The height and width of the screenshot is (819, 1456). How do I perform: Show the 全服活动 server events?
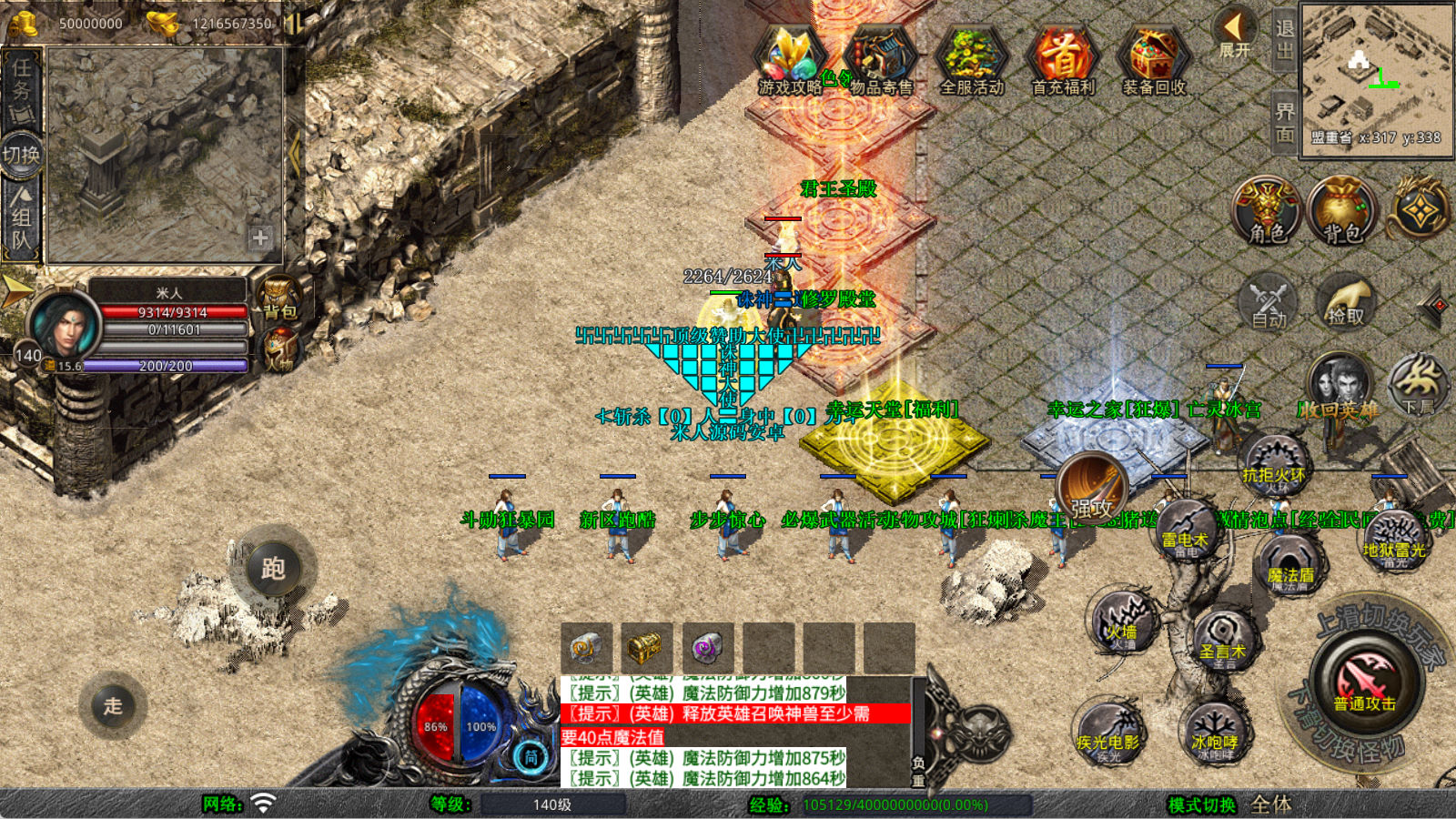coord(971,60)
